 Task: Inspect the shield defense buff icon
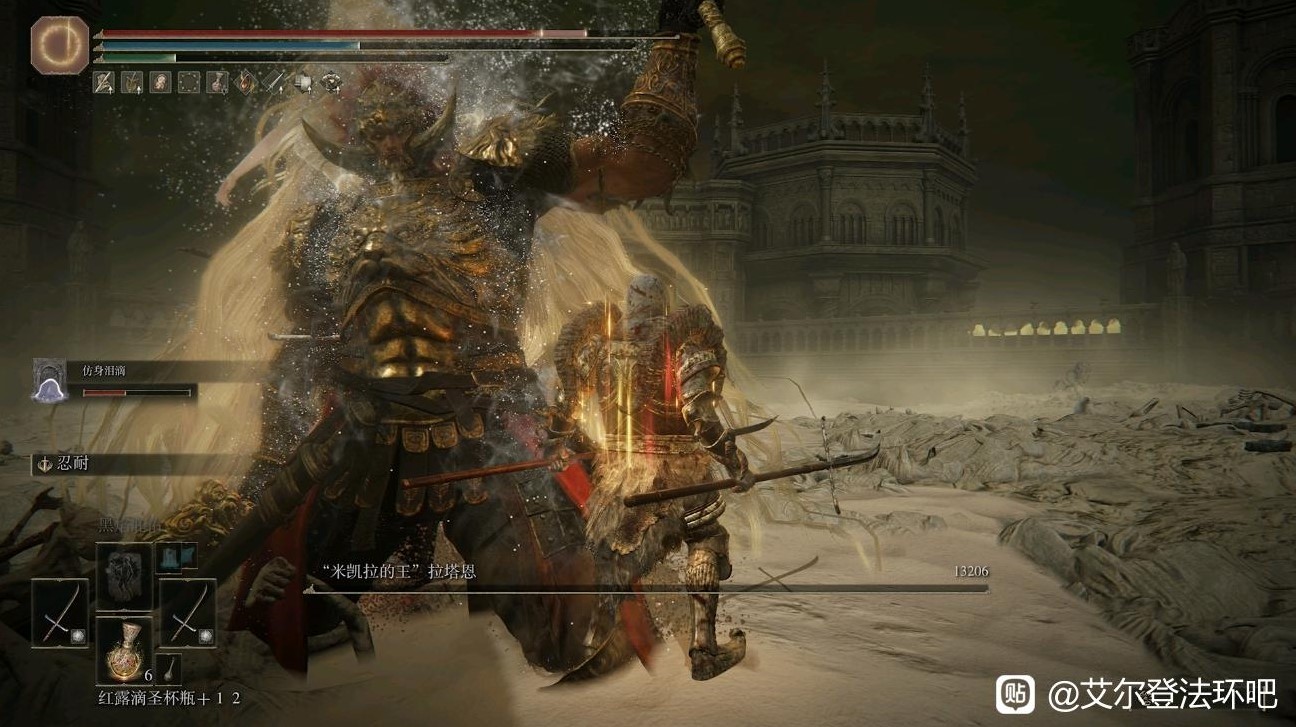[303, 82]
